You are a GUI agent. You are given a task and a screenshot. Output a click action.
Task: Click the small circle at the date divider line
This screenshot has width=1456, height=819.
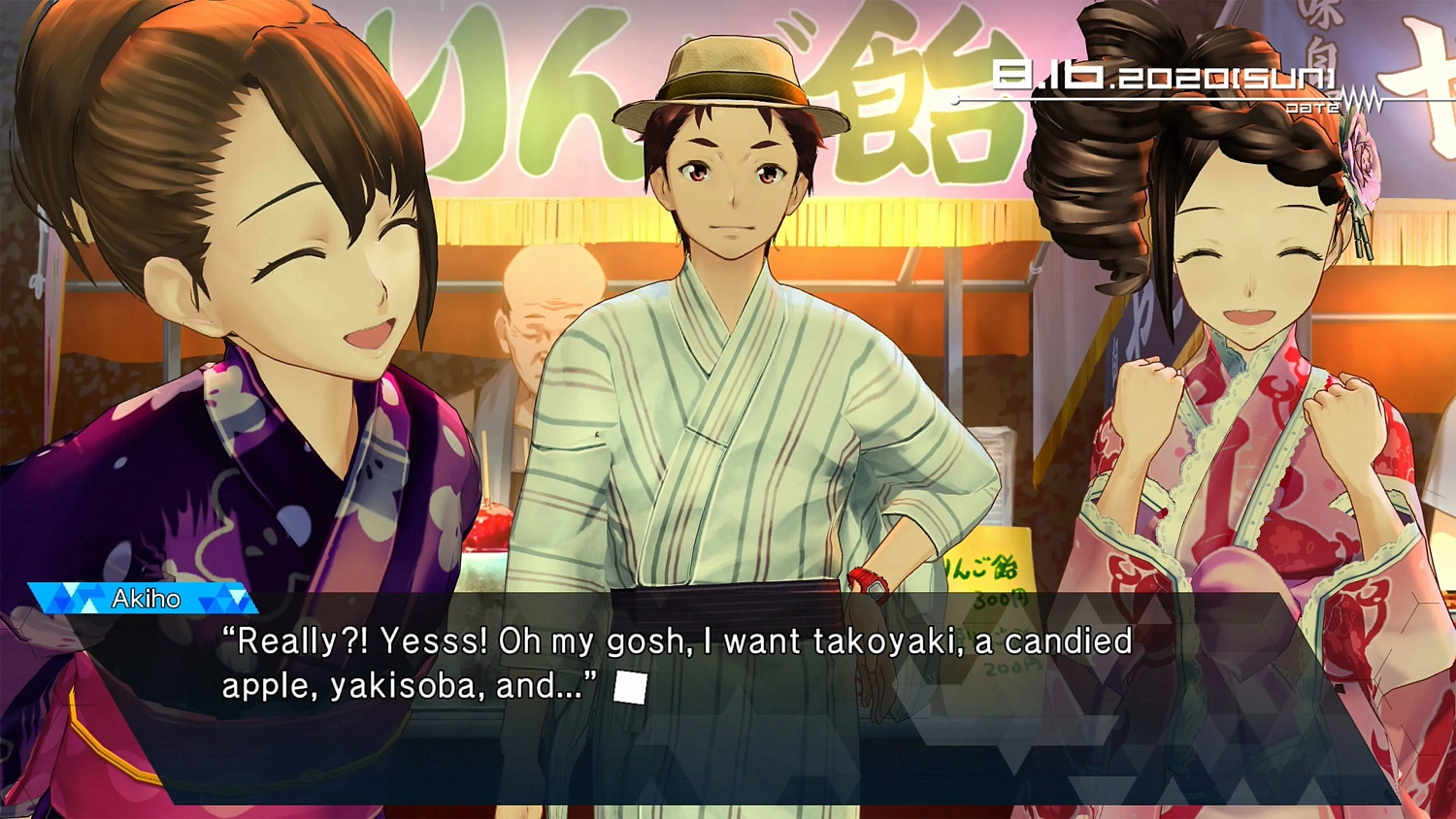954,97
